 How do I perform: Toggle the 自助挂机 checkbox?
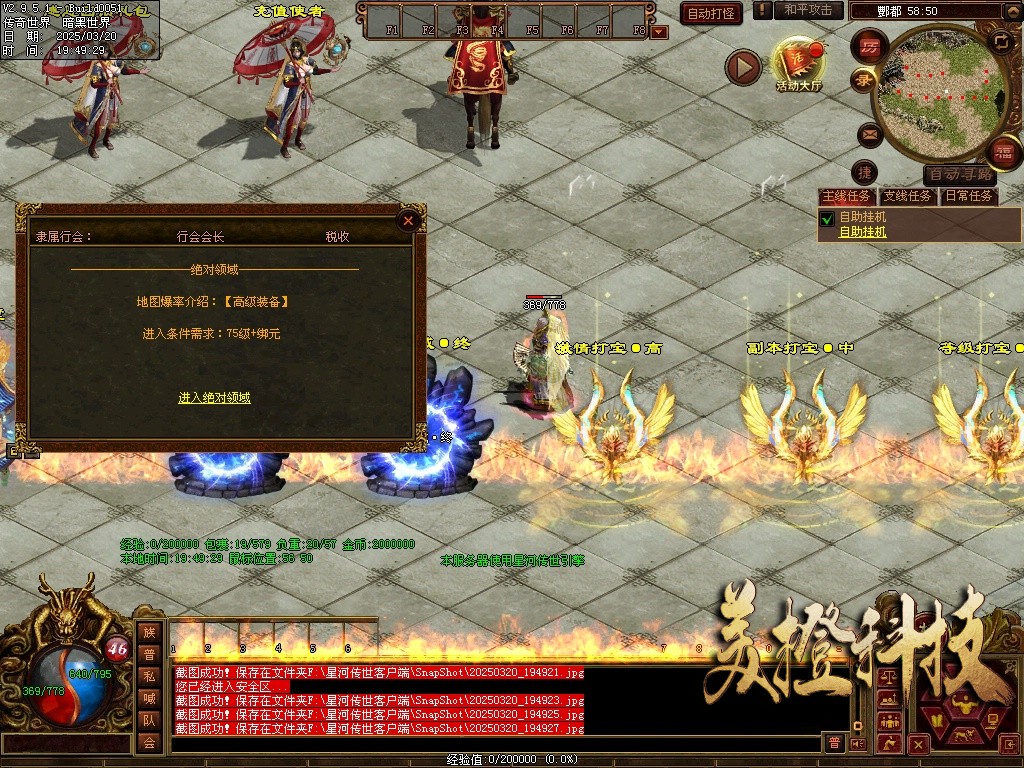827,218
